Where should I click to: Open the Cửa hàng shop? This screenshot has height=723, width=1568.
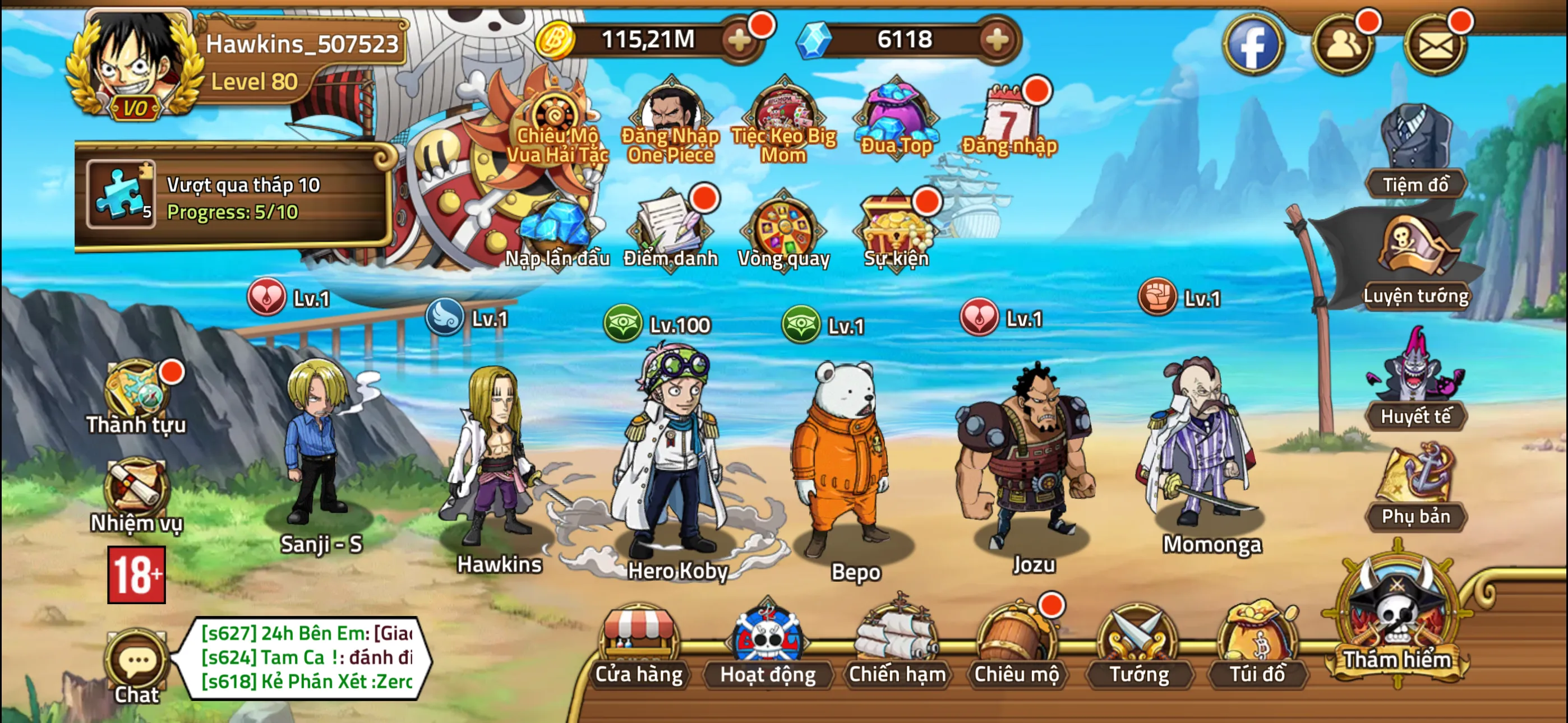point(639,646)
